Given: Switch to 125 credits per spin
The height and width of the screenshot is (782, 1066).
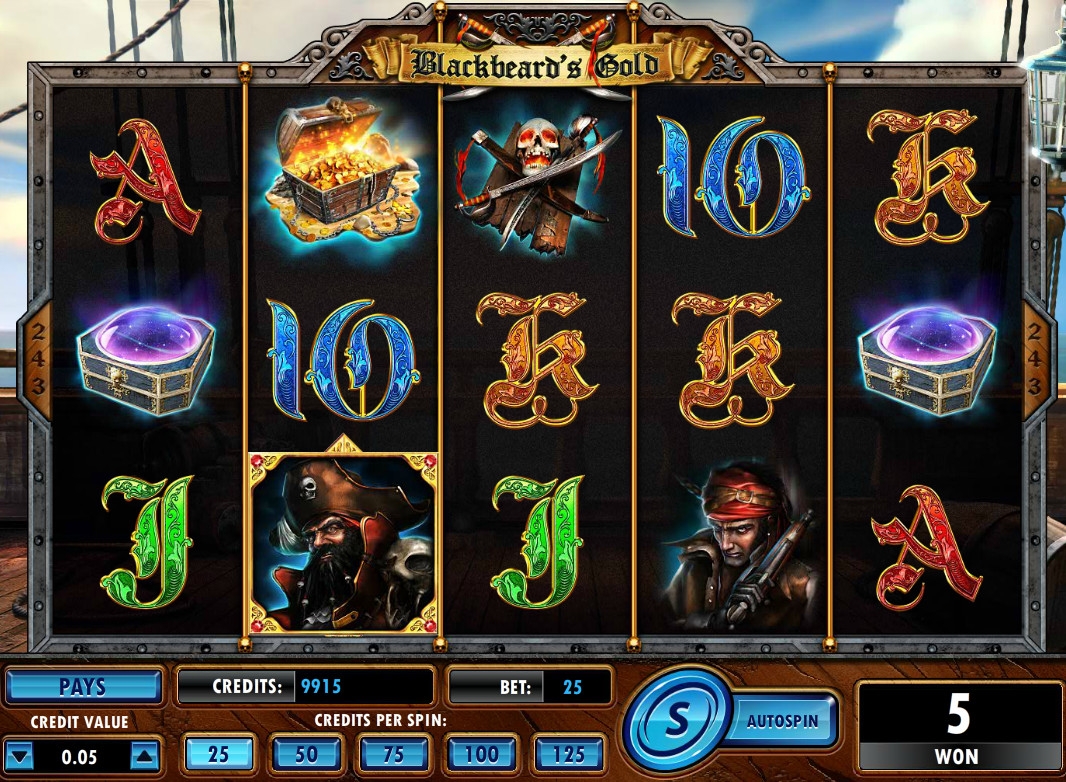Looking at the screenshot, I should click(x=570, y=754).
